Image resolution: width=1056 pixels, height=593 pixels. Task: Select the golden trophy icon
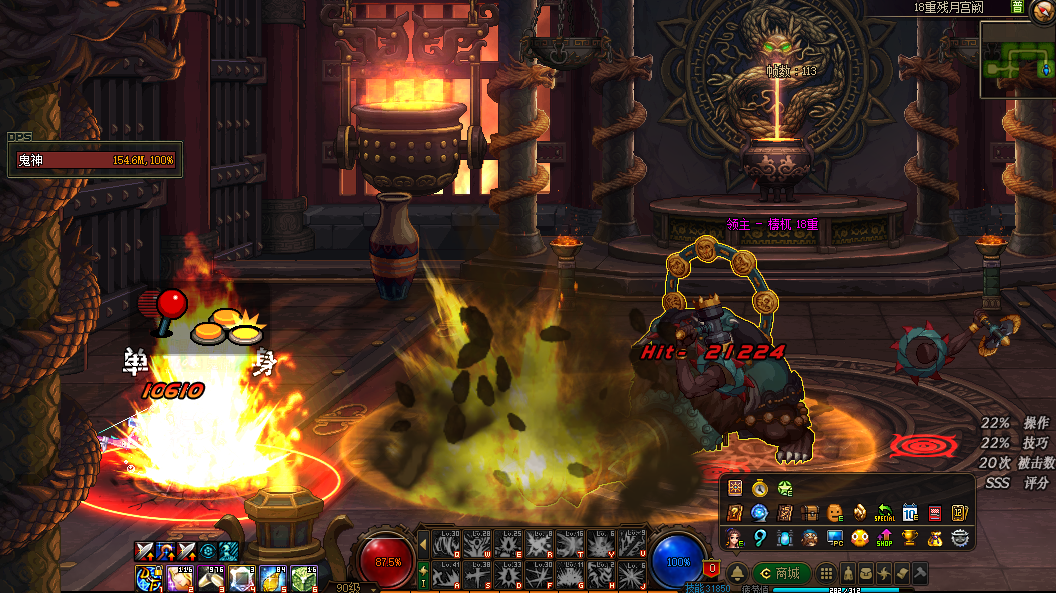[909, 538]
